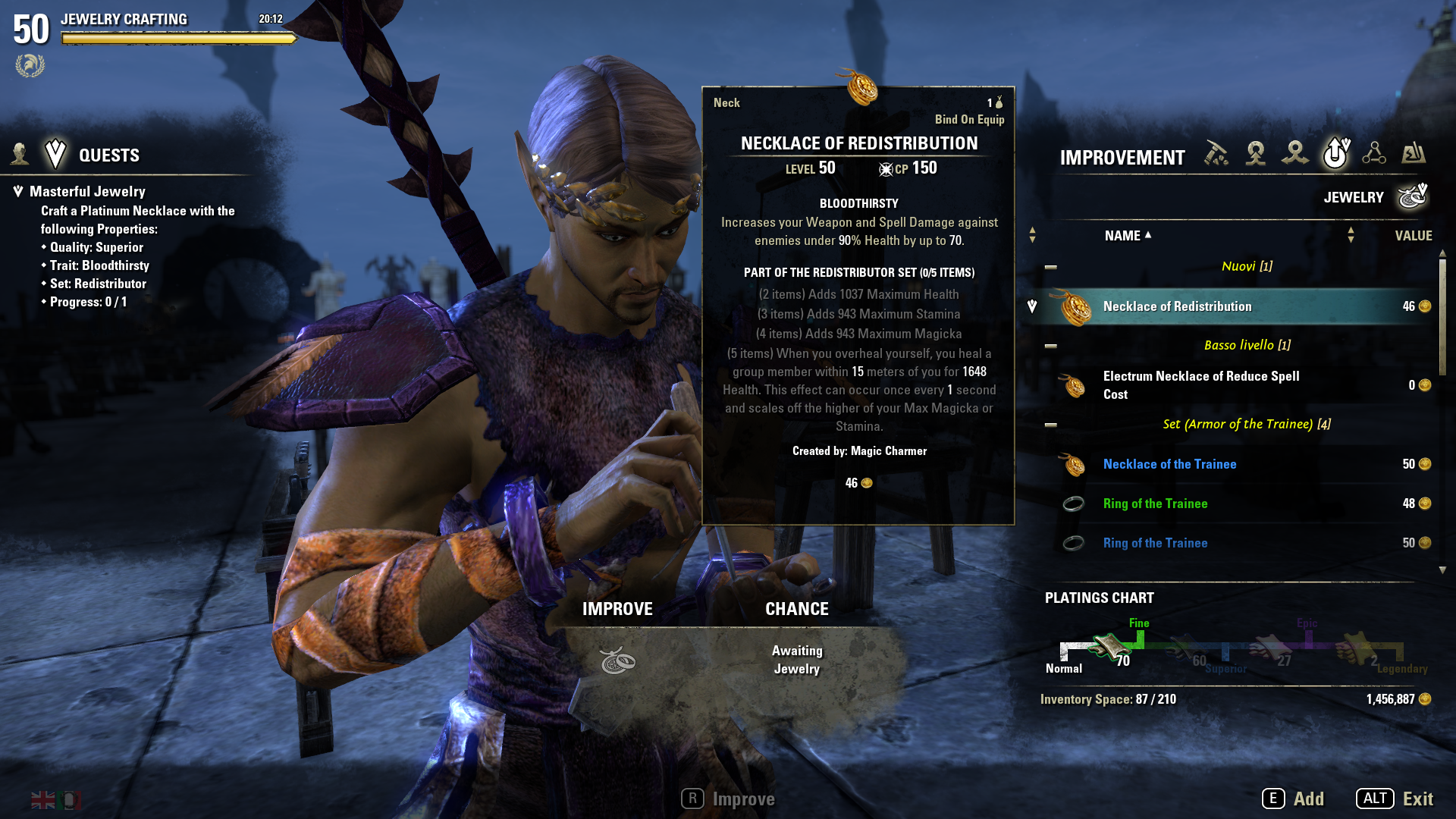The image size is (1456, 819).
Task: Open the set Reconstruction tab
Action: (1414, 153)
